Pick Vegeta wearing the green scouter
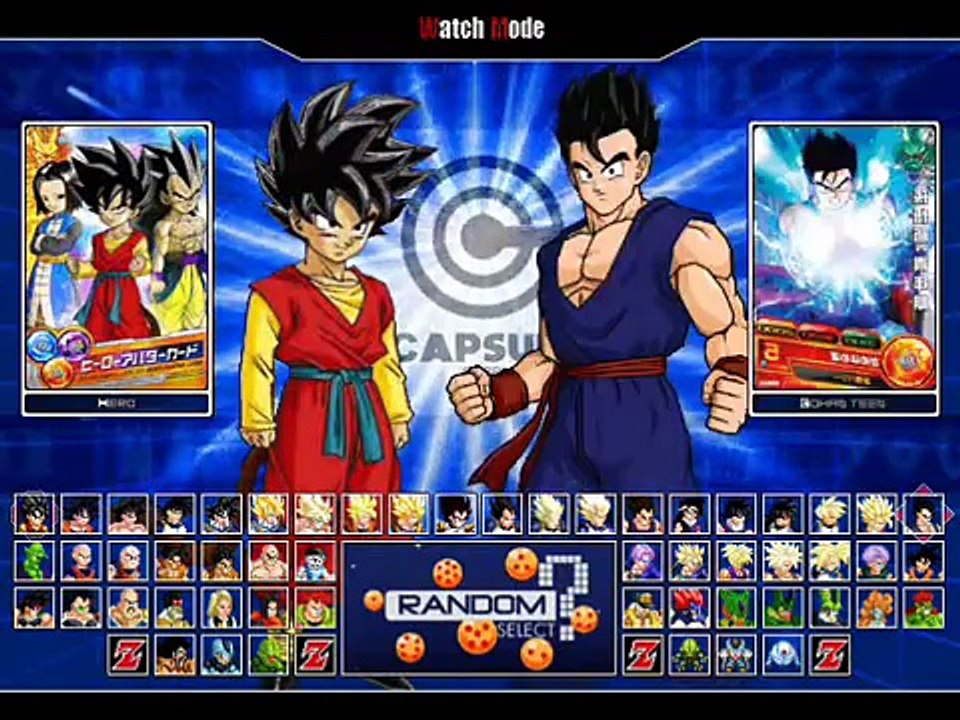 click(81, 607)
